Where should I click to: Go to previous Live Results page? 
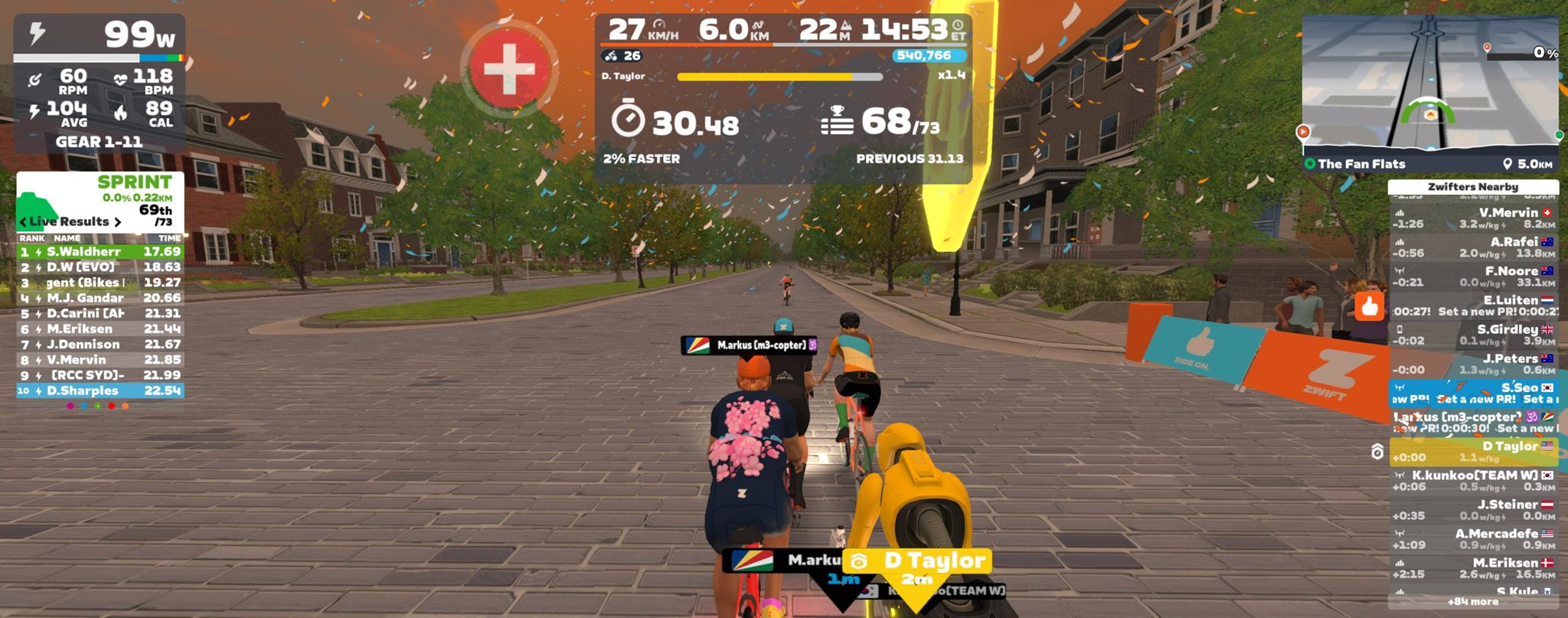(x=23, y=222)
